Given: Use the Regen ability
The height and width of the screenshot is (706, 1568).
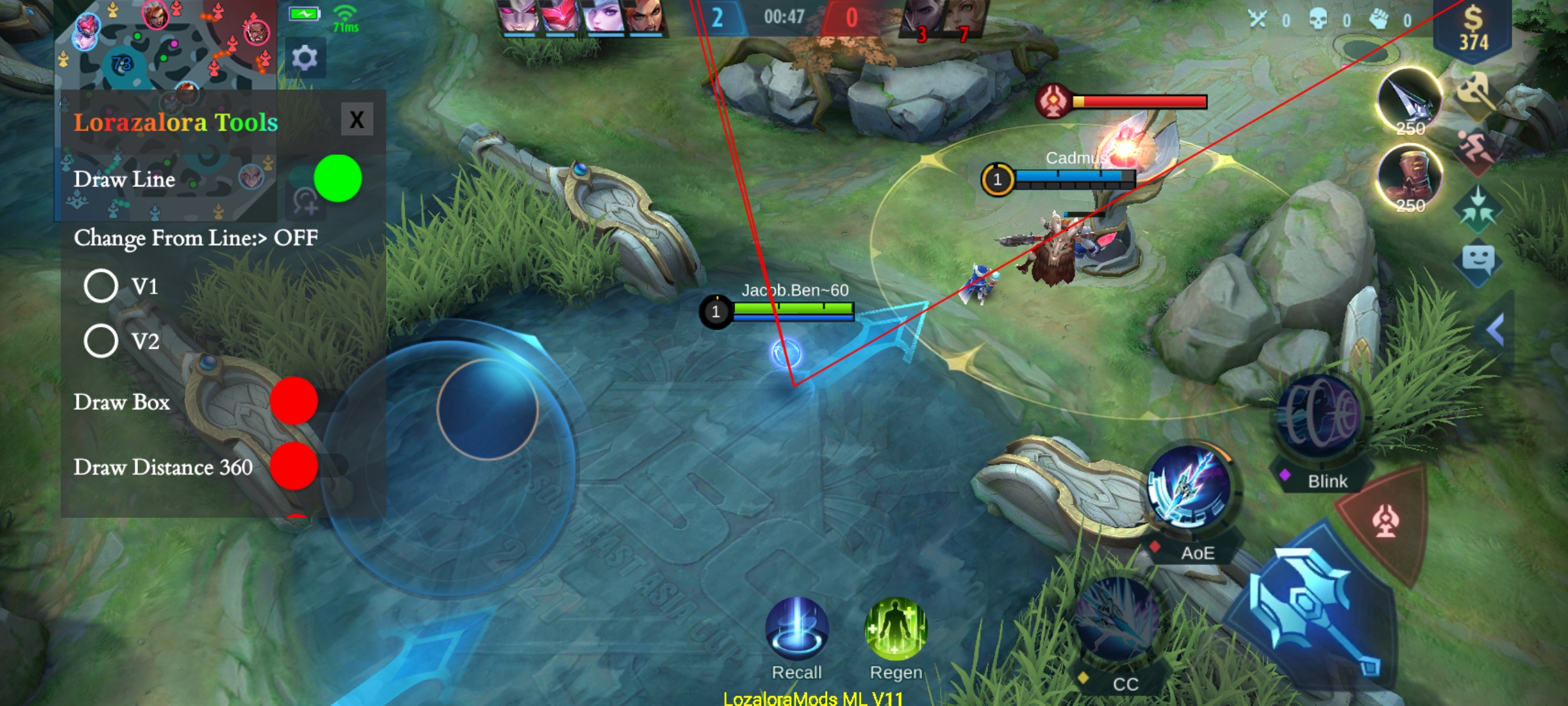Looking at the screenshot, I should pos(896,629).
